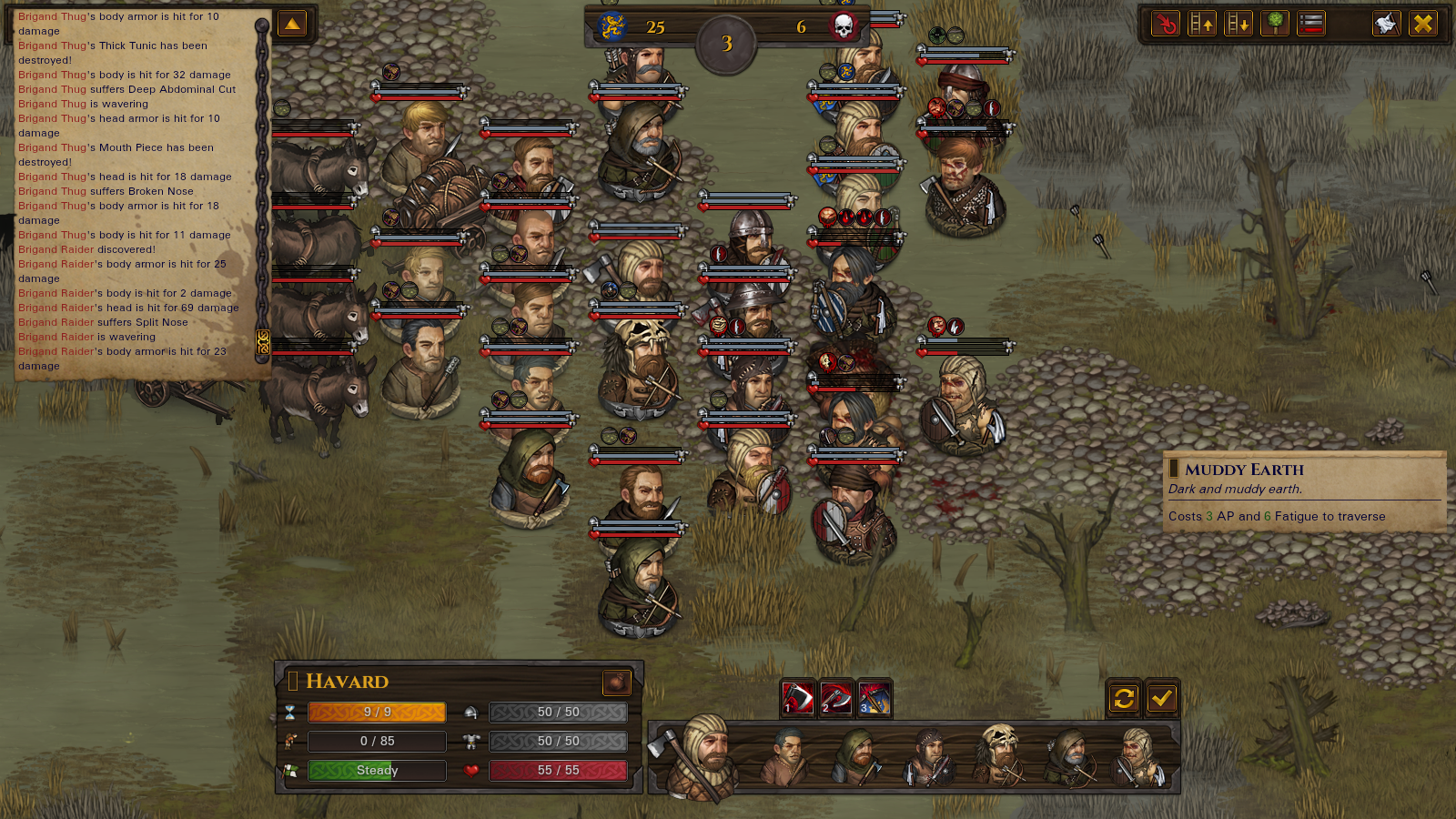This screenshot has width=1456, height=819.
Task: Click the white flag retreat button
Action: click(x=1386, y=24)
